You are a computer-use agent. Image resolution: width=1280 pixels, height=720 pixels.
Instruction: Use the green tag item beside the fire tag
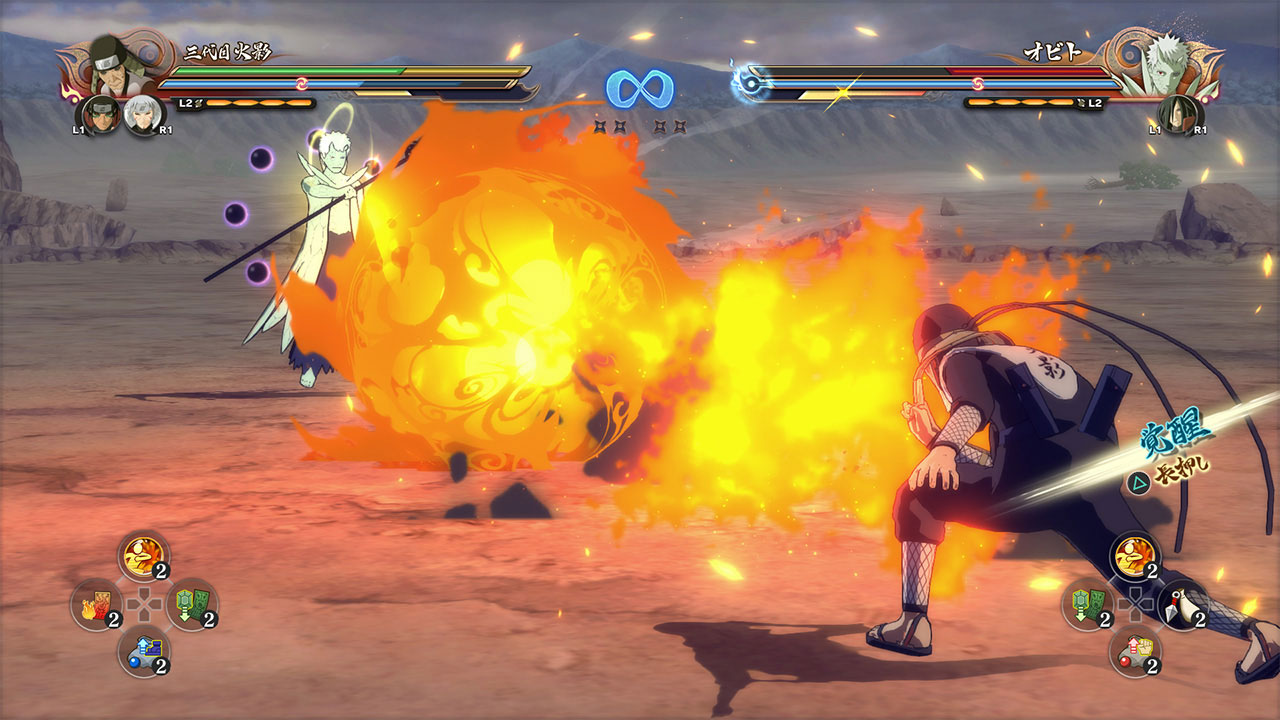click(x=192, y=604)
